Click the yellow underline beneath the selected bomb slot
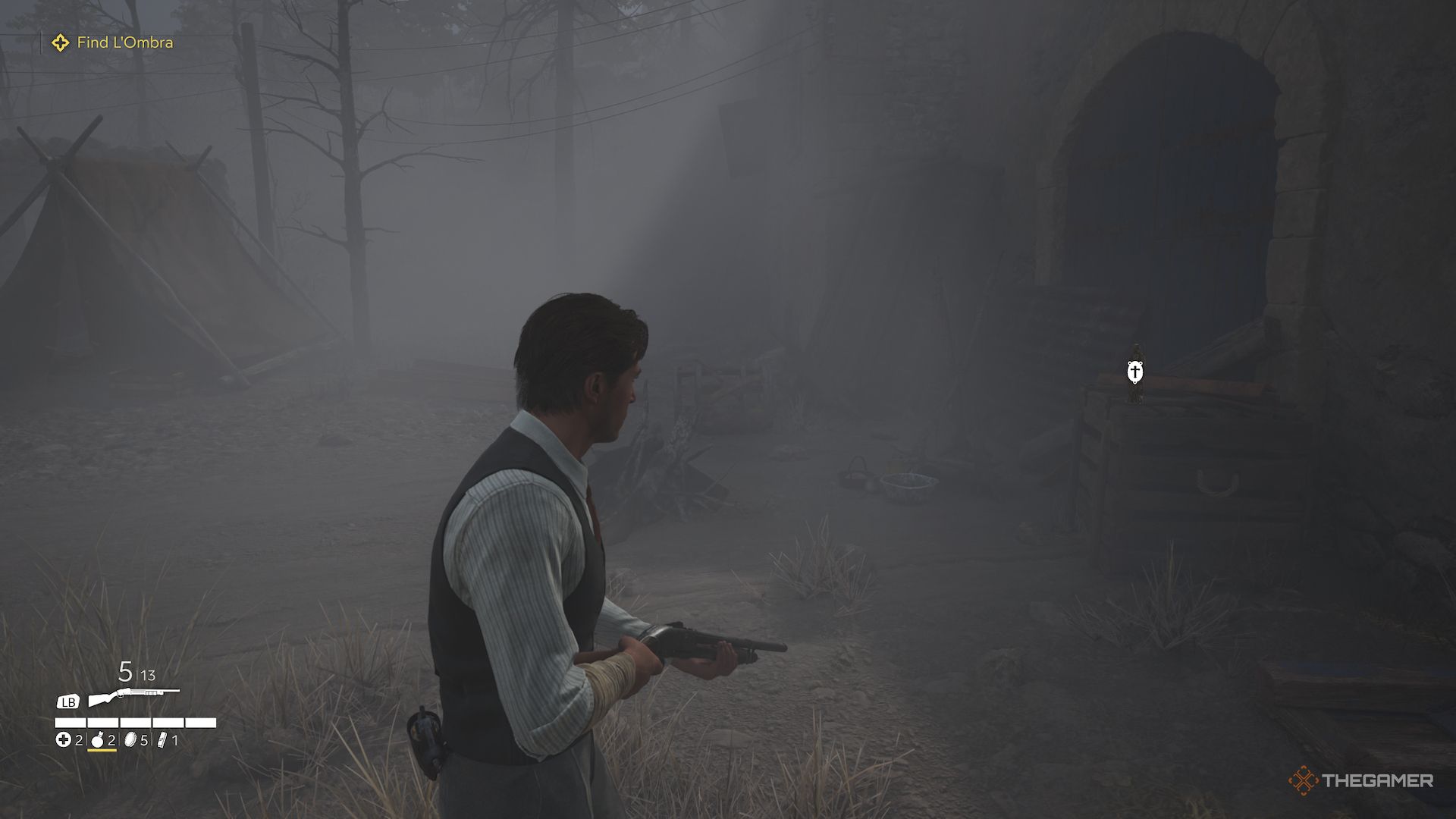Screen dimensions: 1456x819 (x=102, y=751)
